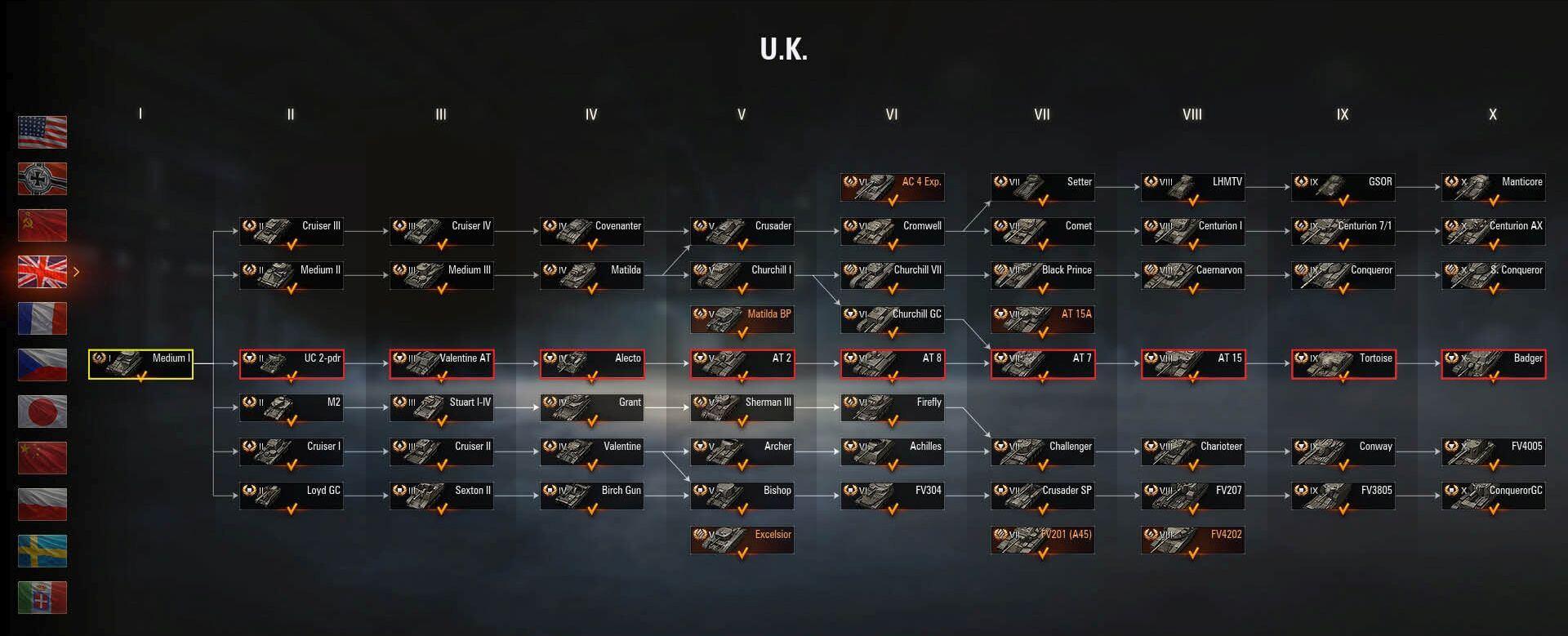1568x636 pixels.
Task: Select the Manticore light tank
Action: coord(1493,188)
